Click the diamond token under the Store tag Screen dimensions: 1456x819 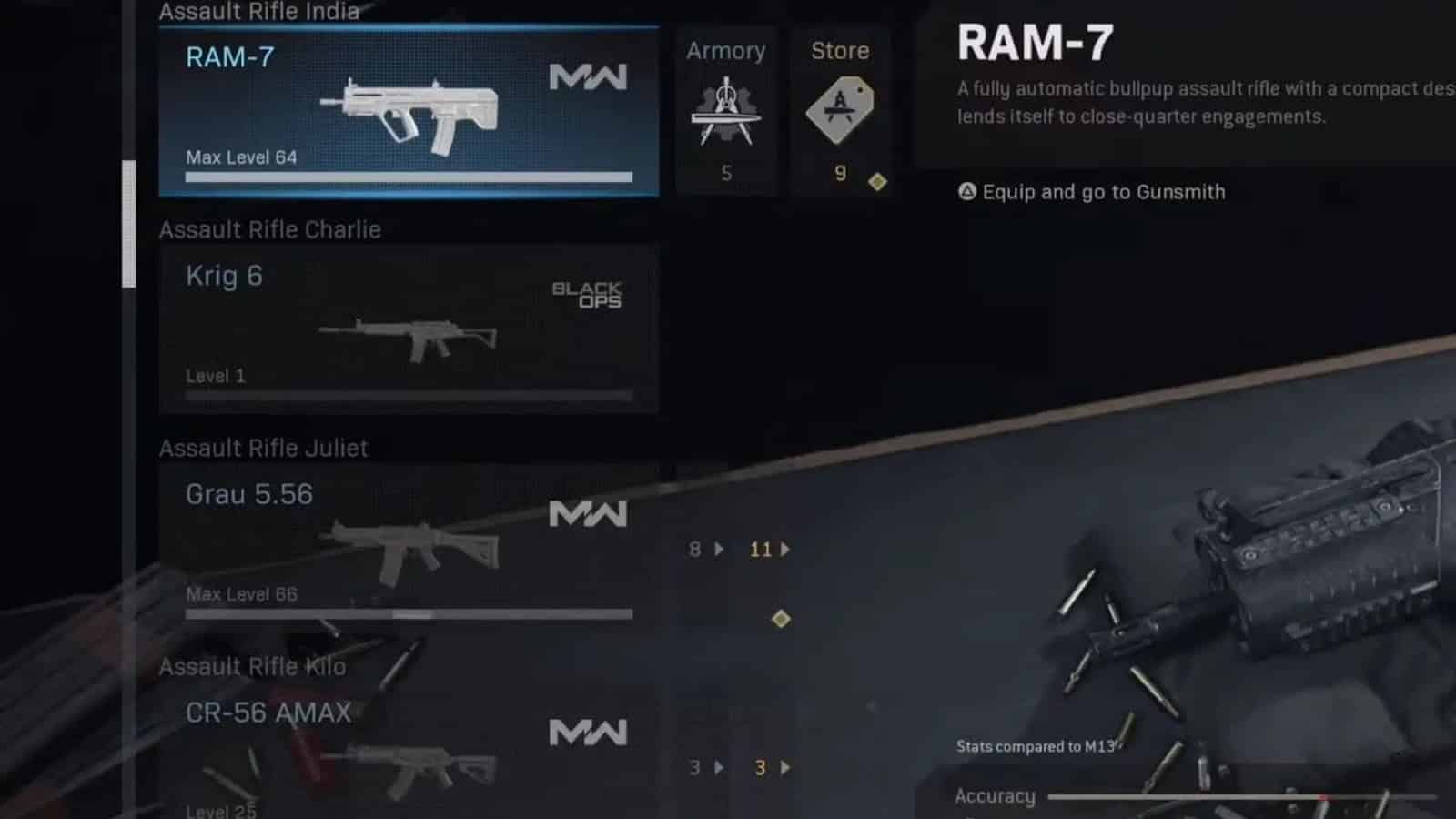[x=876, y=181]
